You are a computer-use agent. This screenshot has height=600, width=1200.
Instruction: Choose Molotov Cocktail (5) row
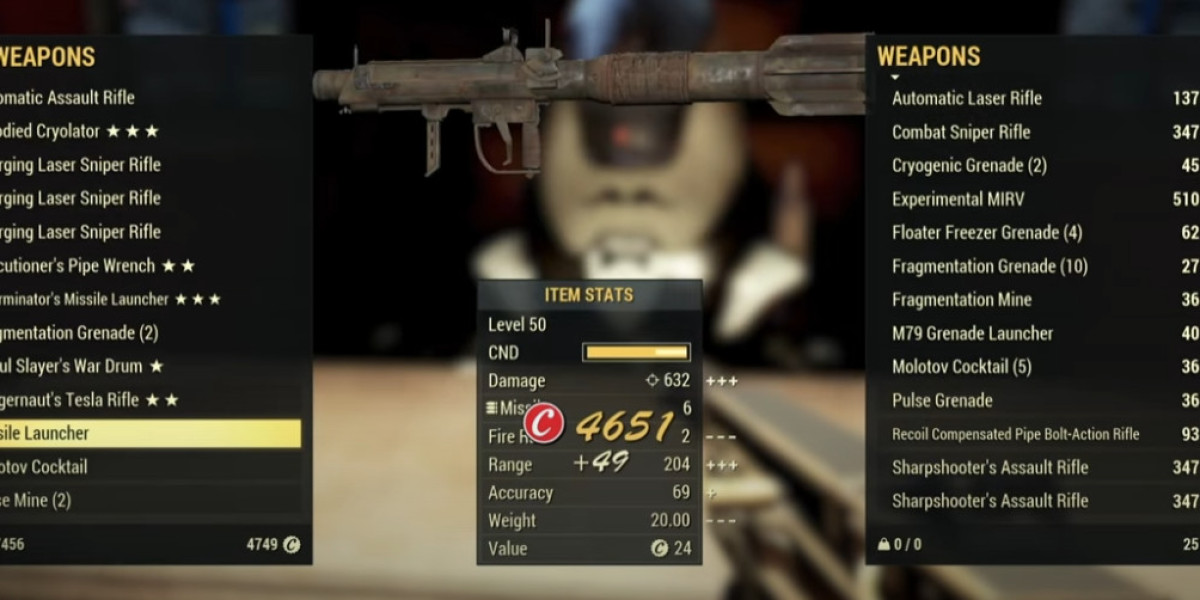click(x=961, y=366)
